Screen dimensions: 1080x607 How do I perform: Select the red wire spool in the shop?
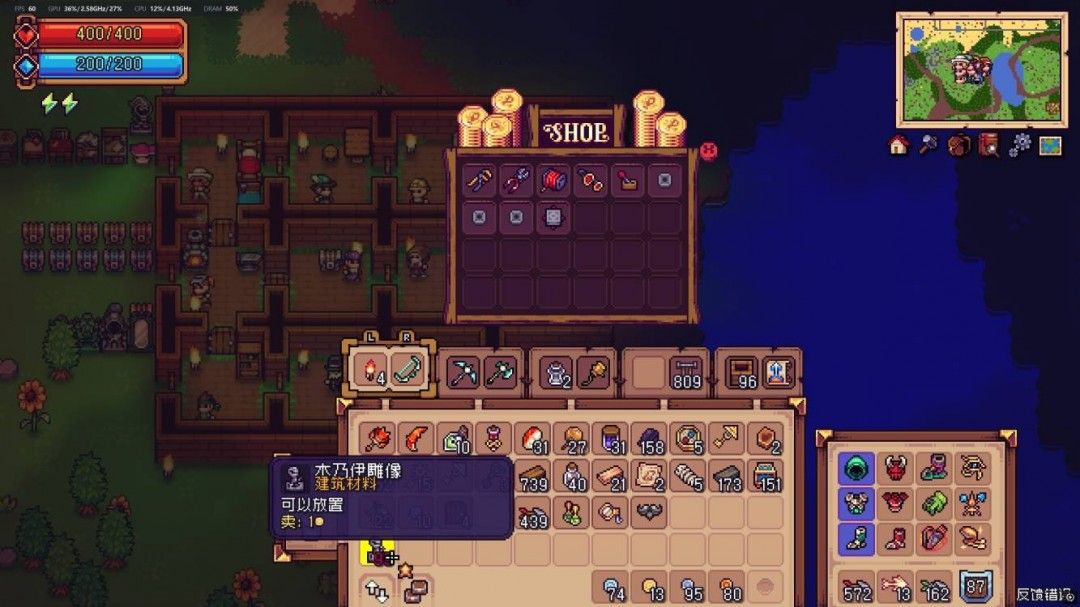pyautogui.click(x=553, y=181)
